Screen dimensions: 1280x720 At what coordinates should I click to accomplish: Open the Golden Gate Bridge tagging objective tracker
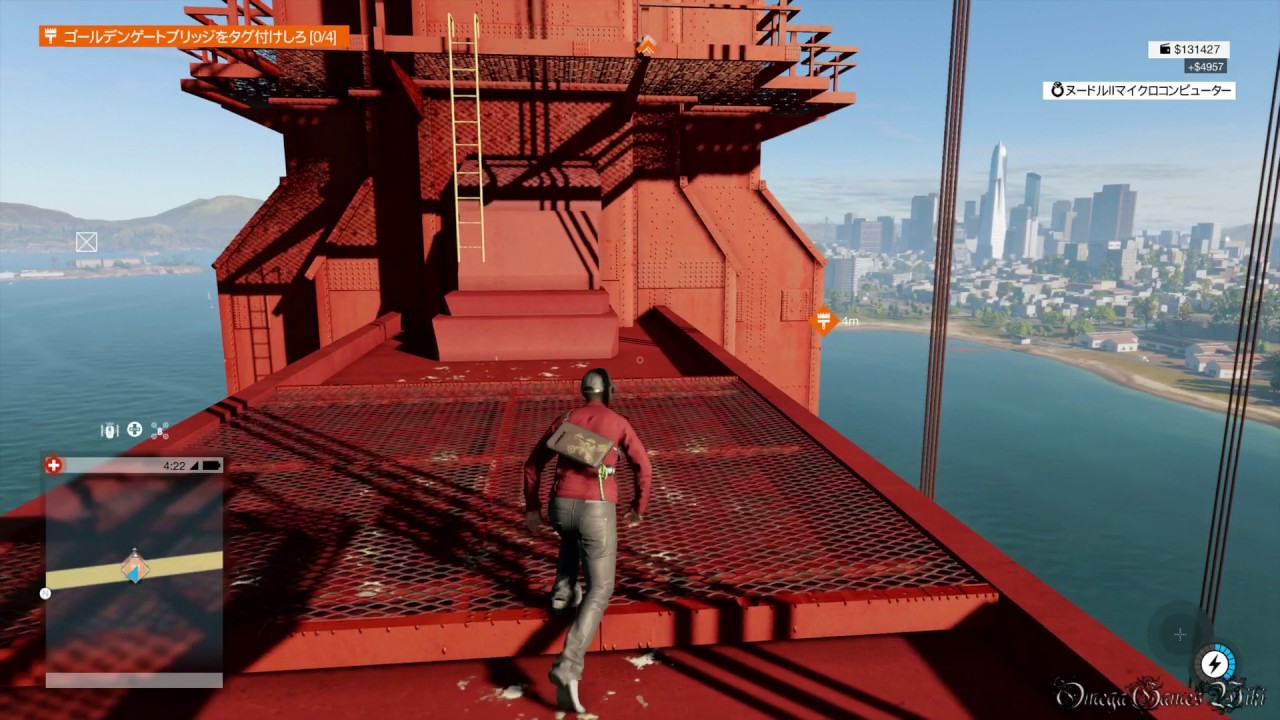tap(194, 37)
